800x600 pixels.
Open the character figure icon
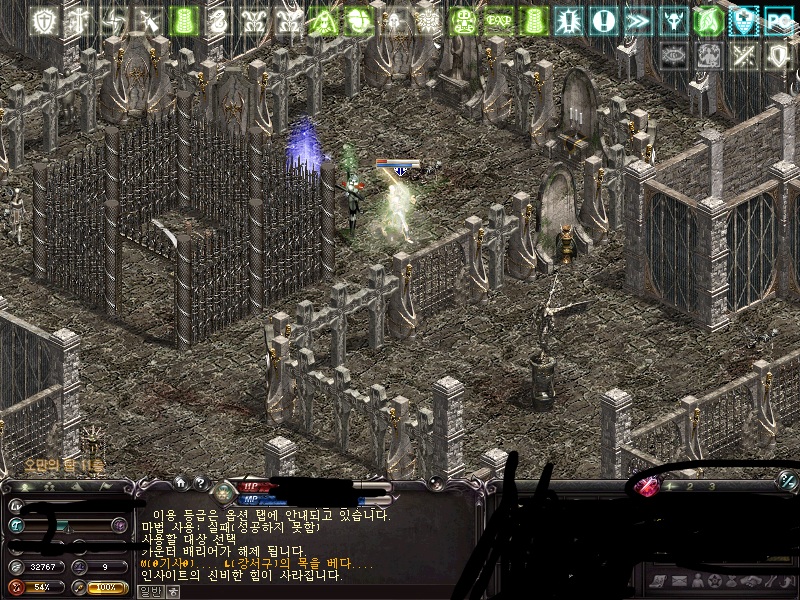pyautogui.click(x=697, y=581)
